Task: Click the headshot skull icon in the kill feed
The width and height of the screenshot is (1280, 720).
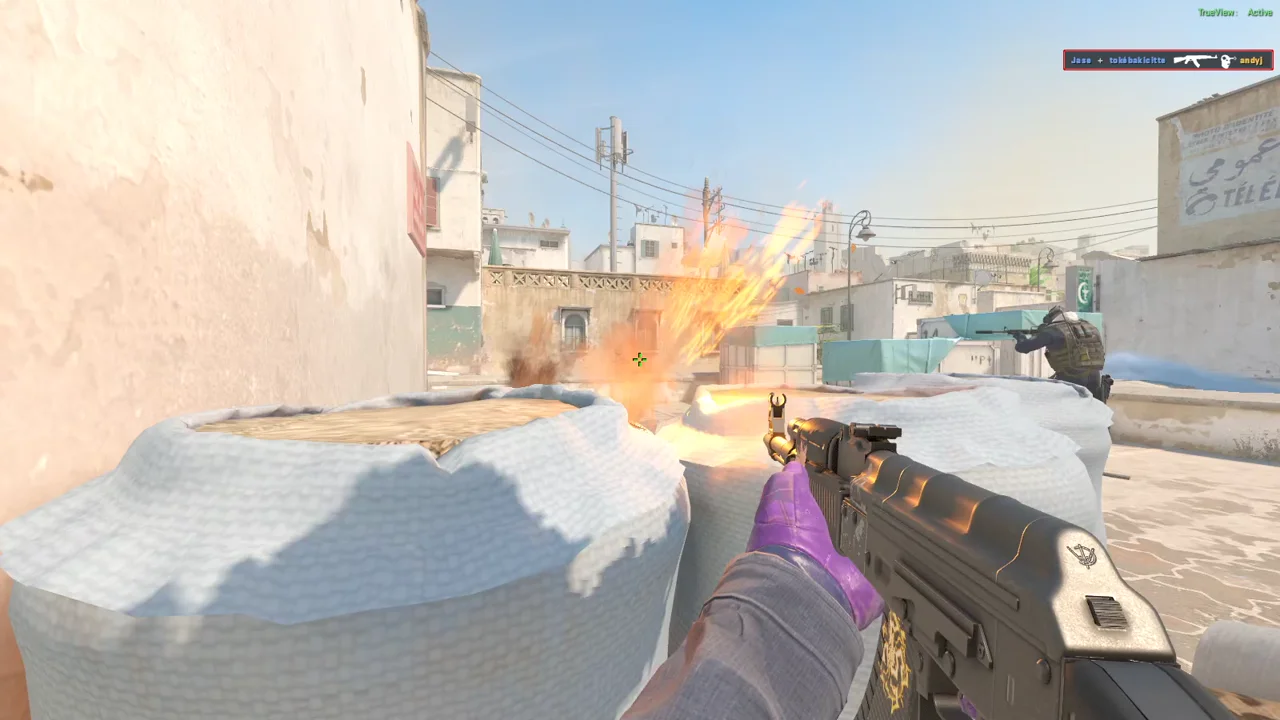Action: 1227,61
